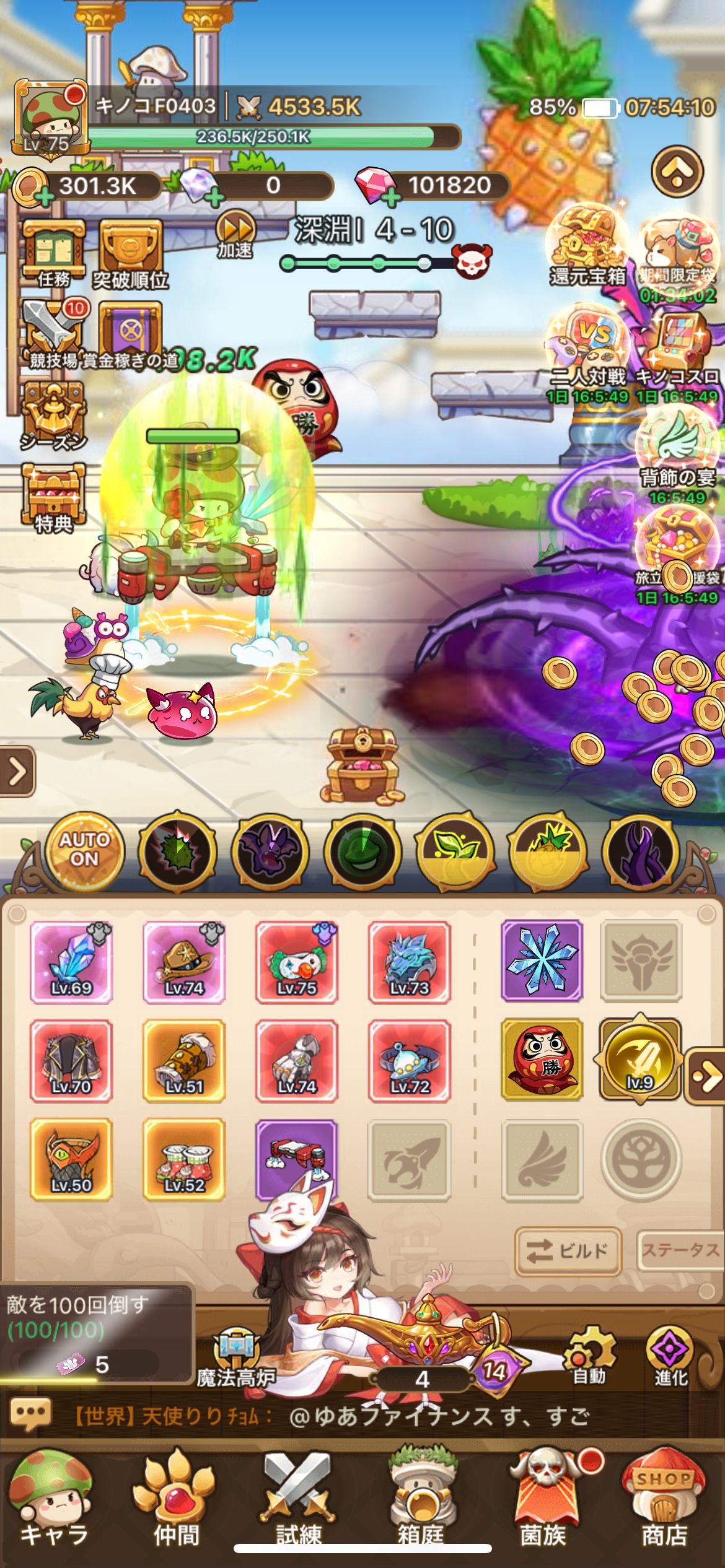
Task: Open the ビルド build switcher
Action: tap(567, 1251)
